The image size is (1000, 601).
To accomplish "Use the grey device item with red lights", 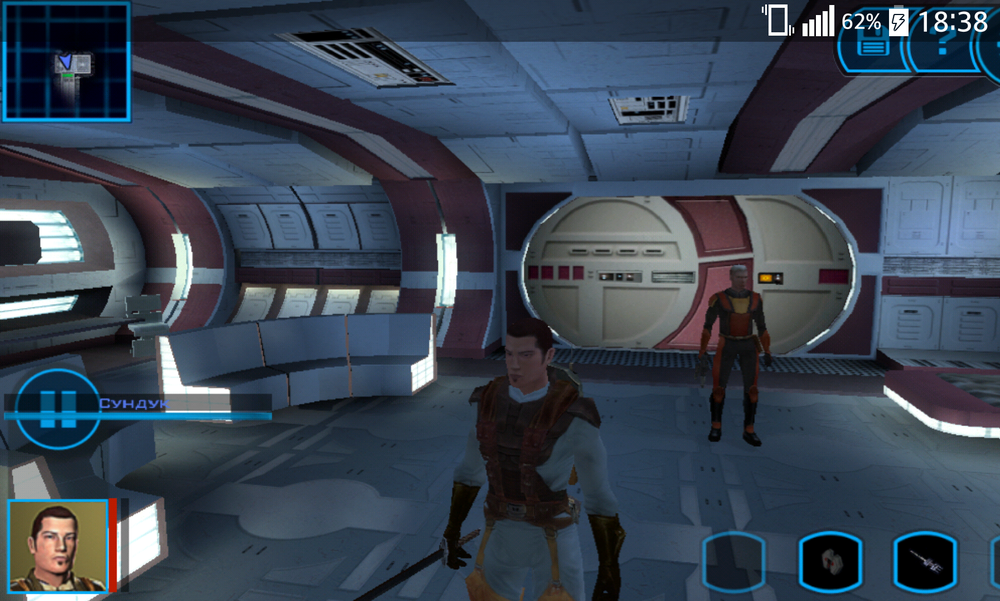I will [x=828, y=565].
